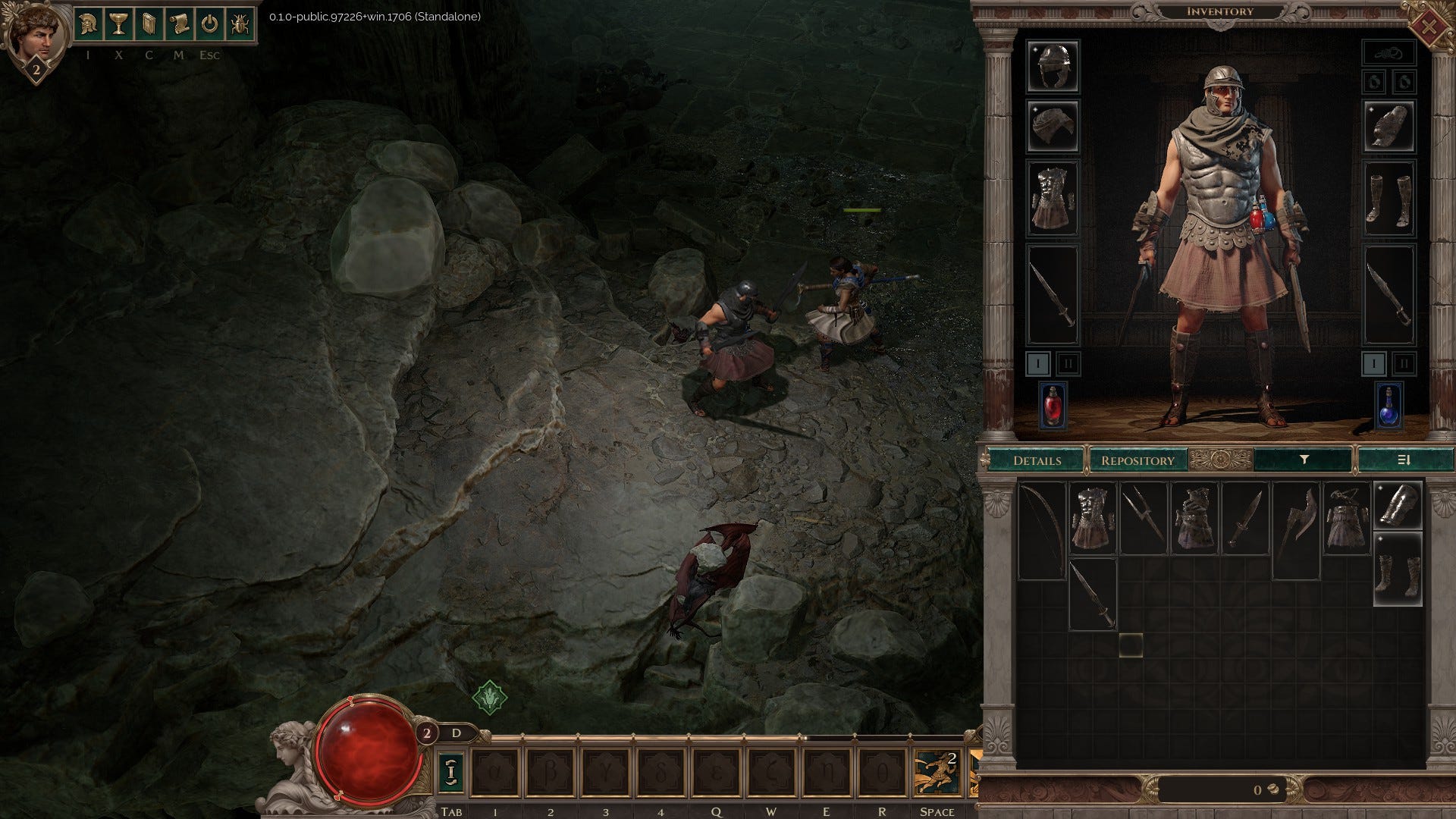
Task: Pick the blue energy potion slot
Action: pyautogui.click(x=1389, y=405)
